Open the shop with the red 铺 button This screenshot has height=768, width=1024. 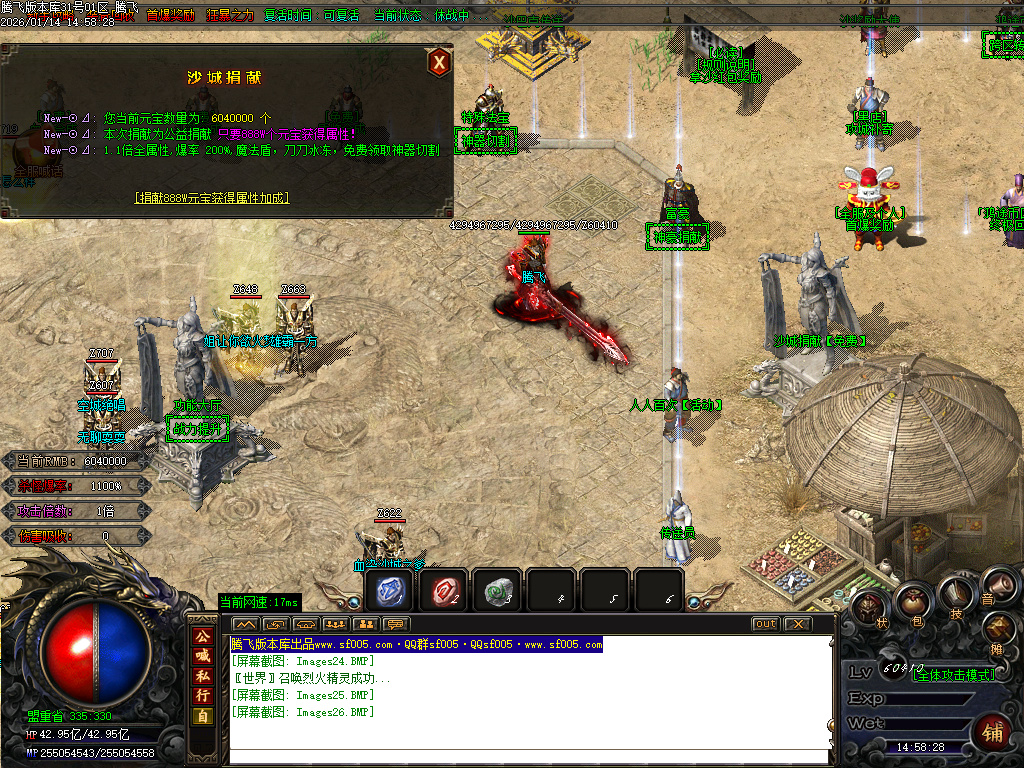991,731
